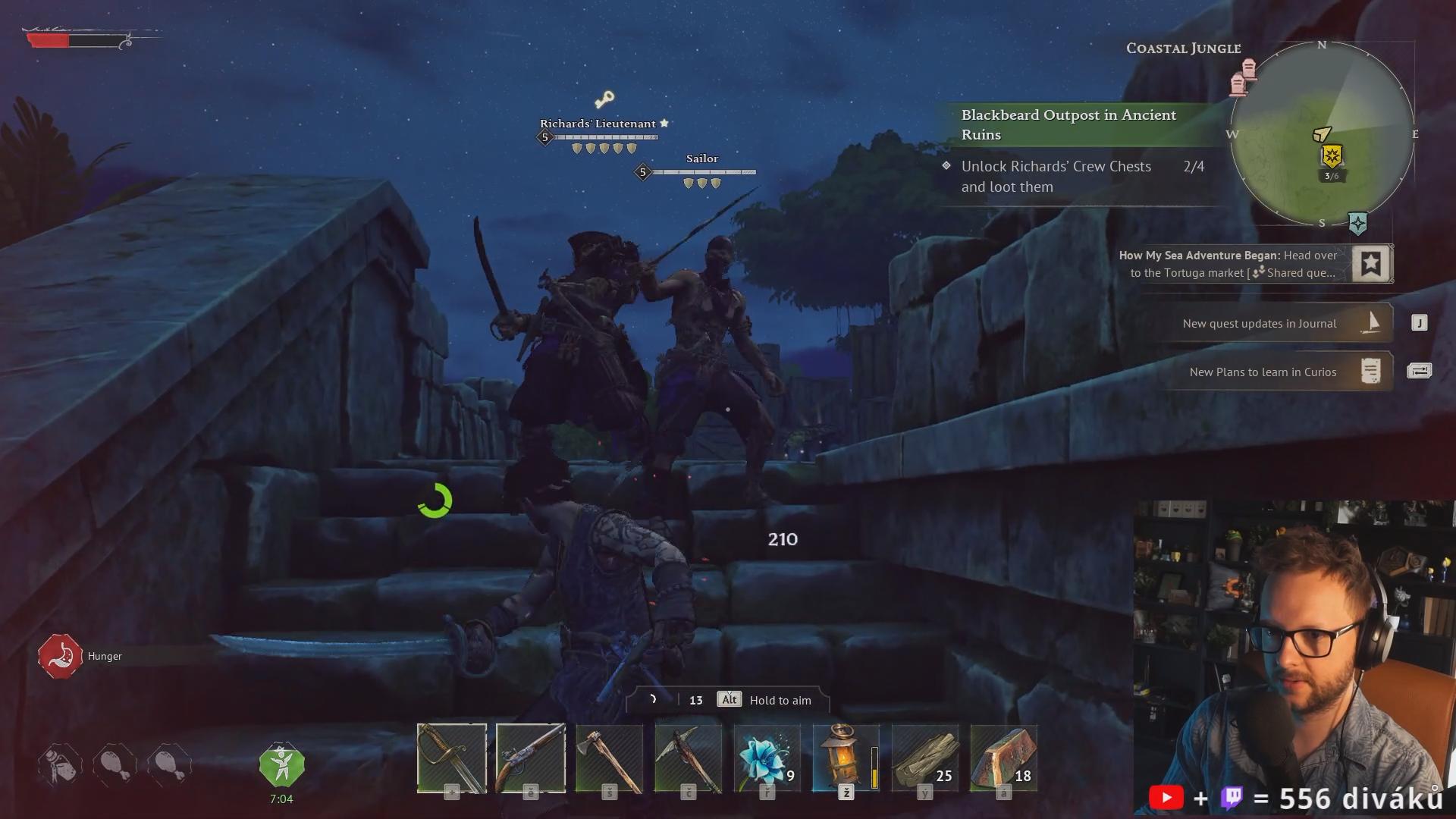The height and width of the screenshot is (819, 1456).
Task: Use the blue flower item slot
Action: pos(767,758)
